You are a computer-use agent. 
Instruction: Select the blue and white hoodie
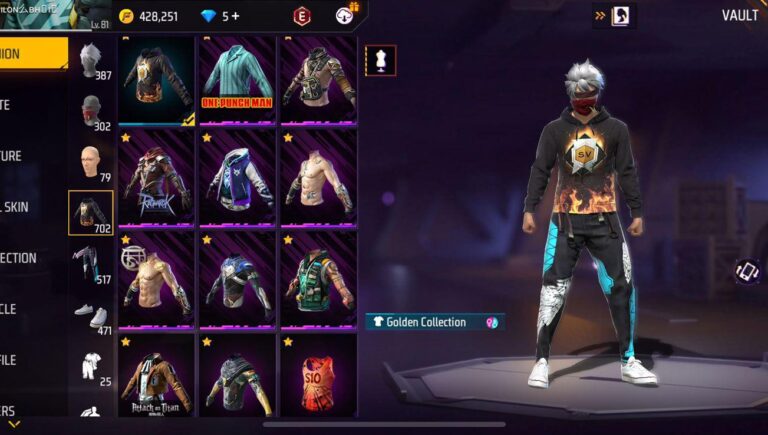237,176
